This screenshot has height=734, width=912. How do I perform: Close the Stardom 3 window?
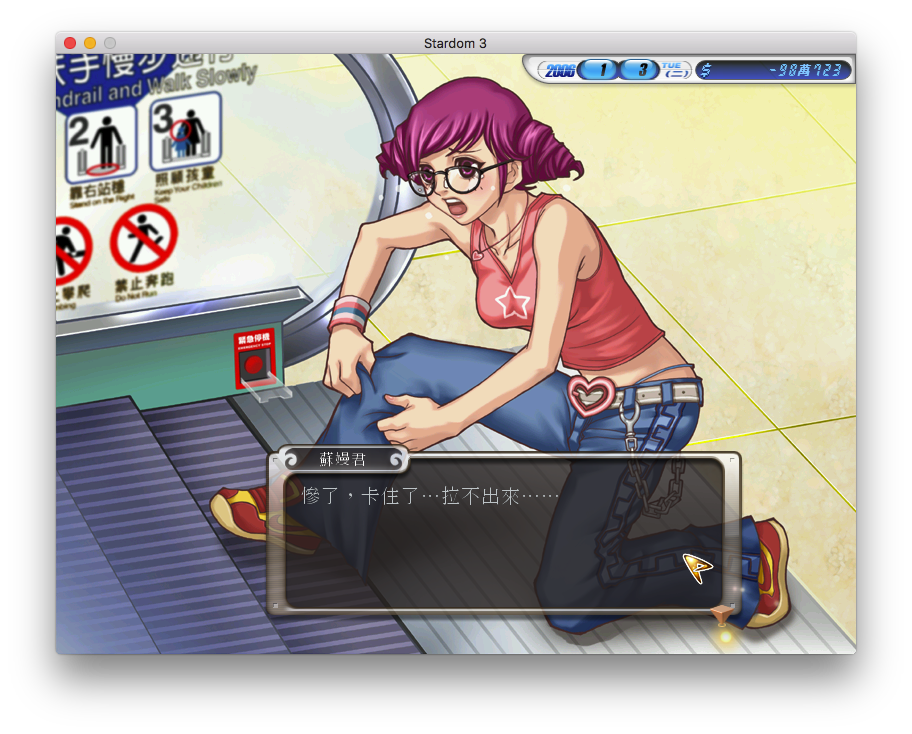point(70,43)
